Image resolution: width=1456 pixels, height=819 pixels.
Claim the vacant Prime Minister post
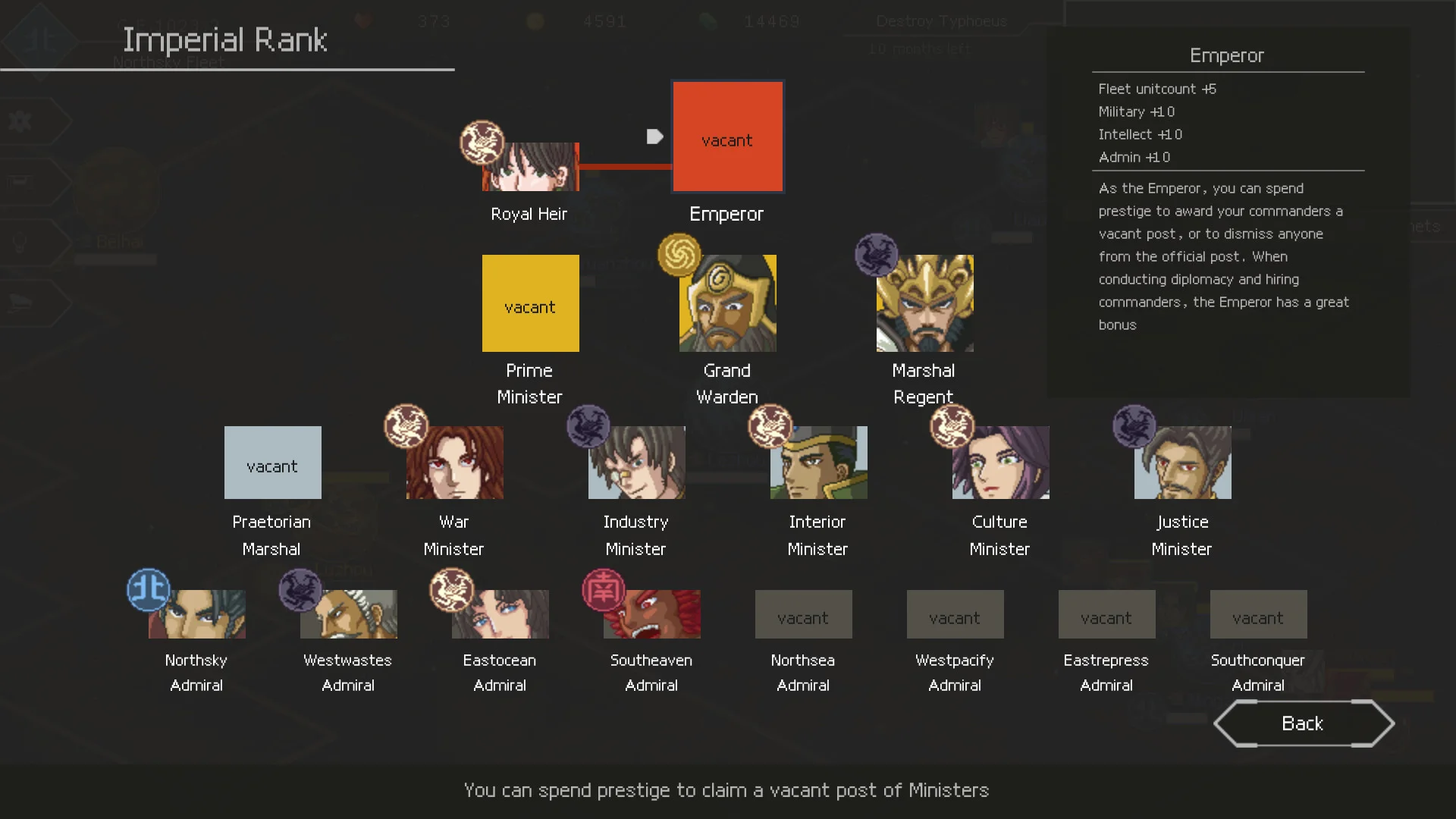530,303
